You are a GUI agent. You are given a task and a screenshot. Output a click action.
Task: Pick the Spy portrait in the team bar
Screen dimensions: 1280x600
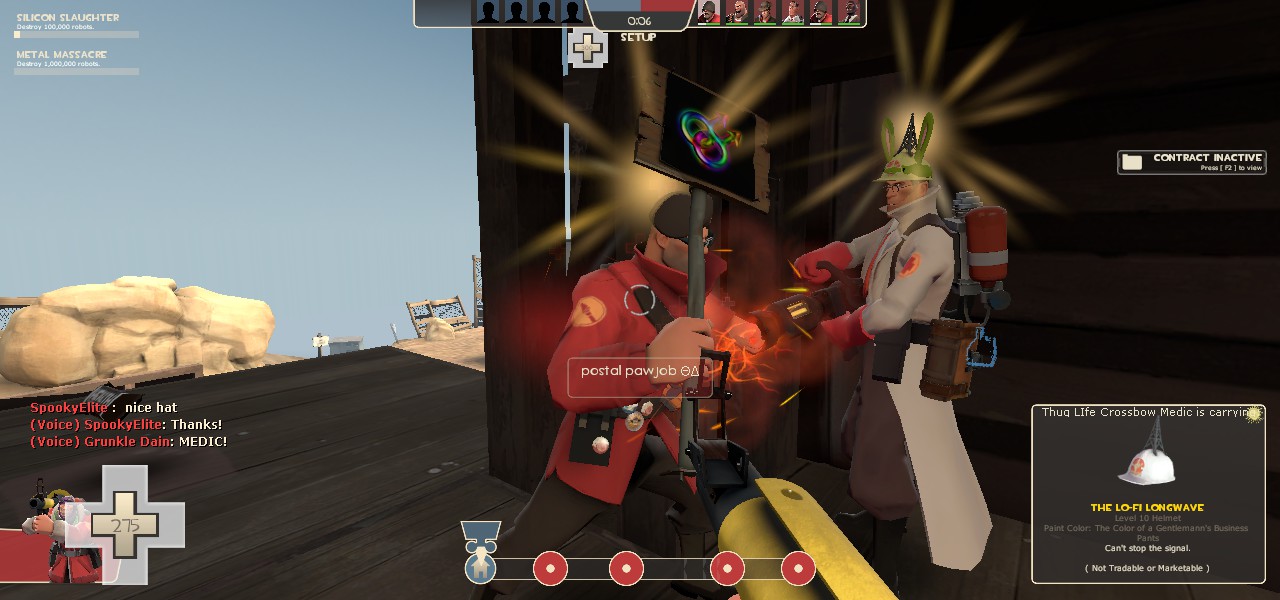tap(848, 12)
